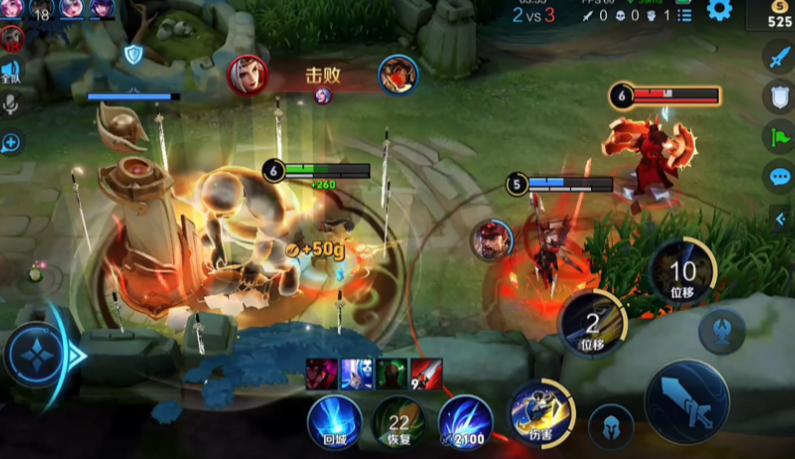Open the gold shop showing 525
The width and height of the screenshot is (795, 459).
point(779,15)
